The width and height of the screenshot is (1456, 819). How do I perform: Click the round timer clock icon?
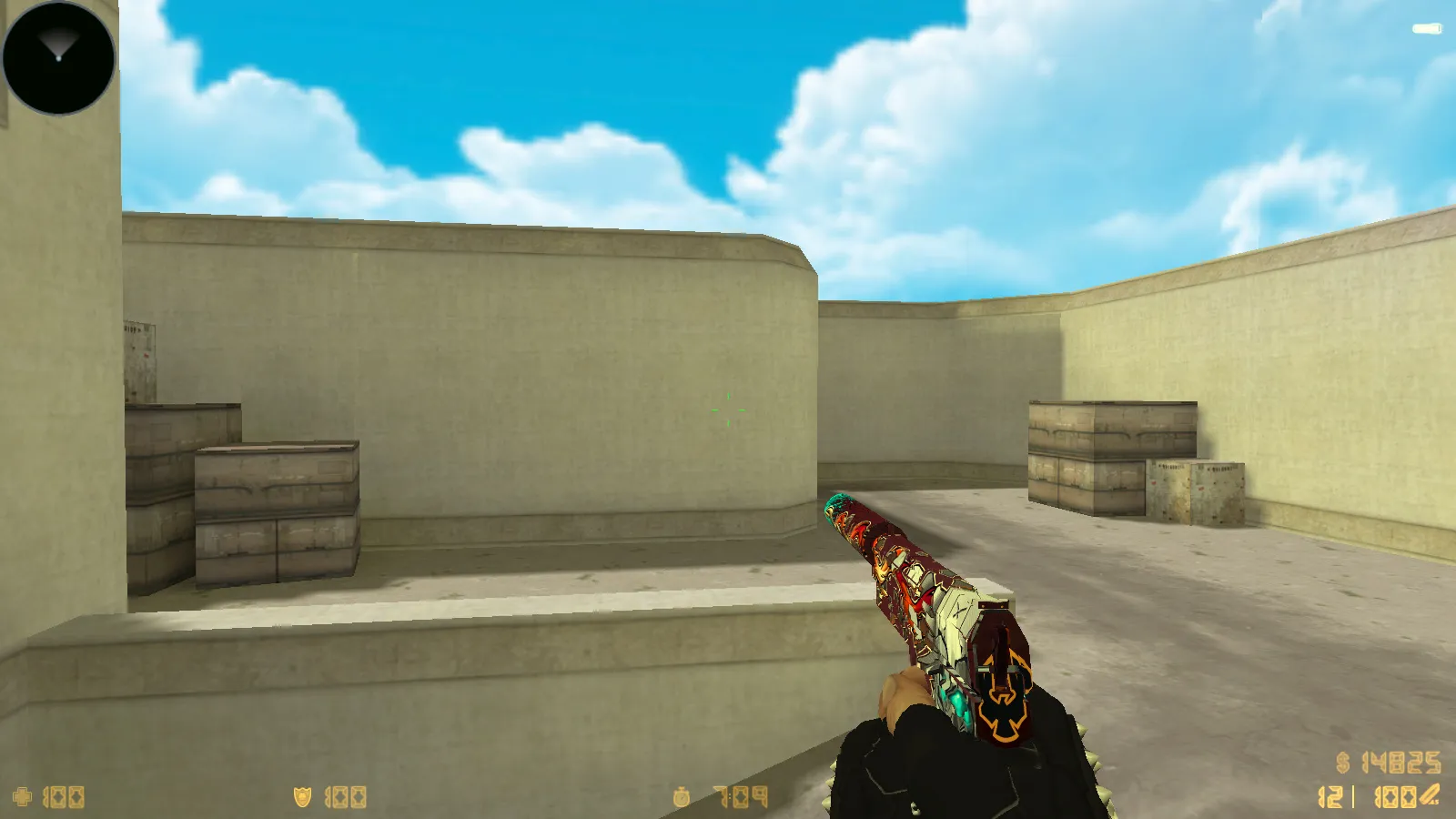tap(682, 796)
